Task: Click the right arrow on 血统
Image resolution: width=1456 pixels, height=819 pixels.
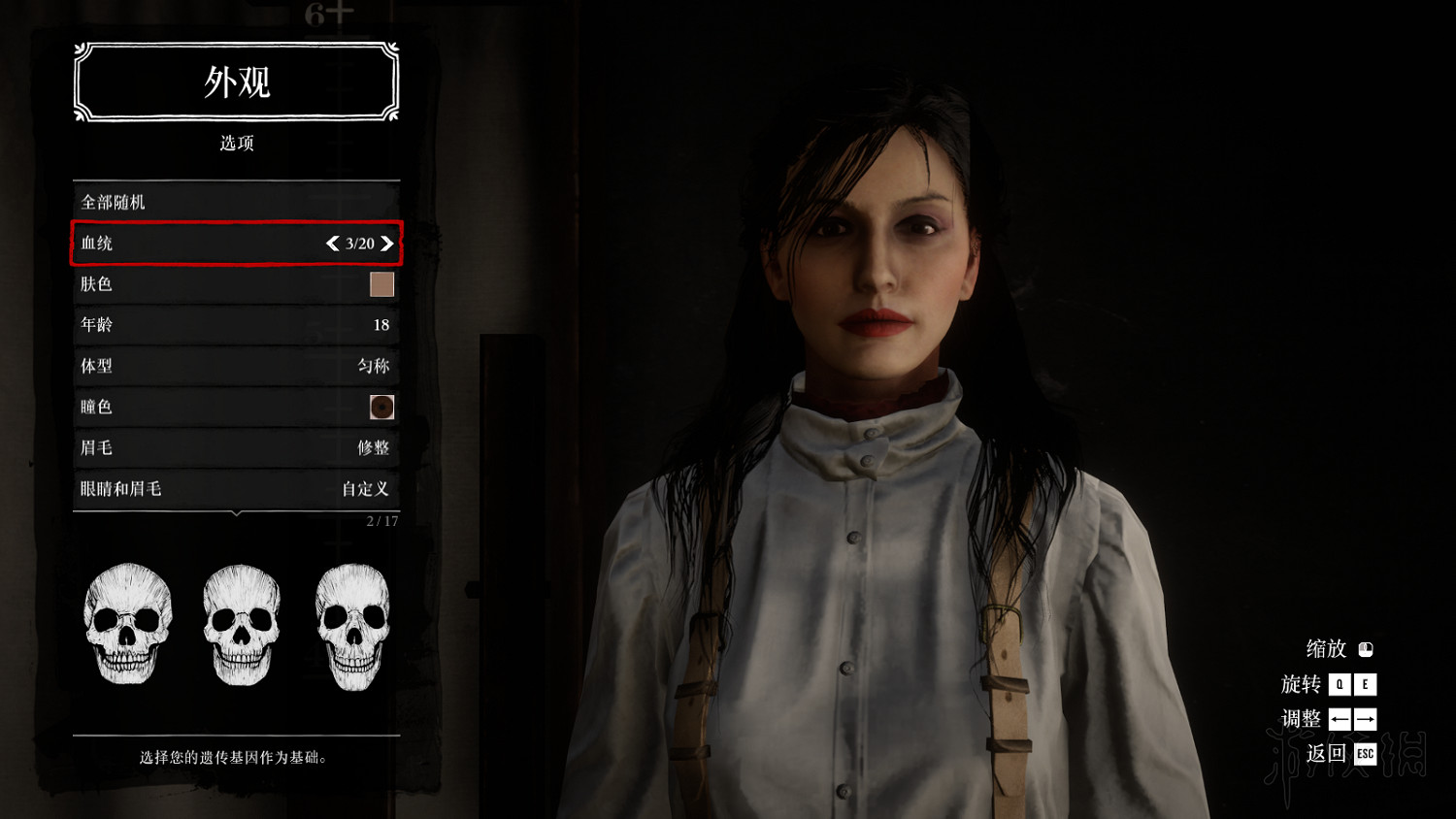Action: pyautogui.click(x=387, y=244)
